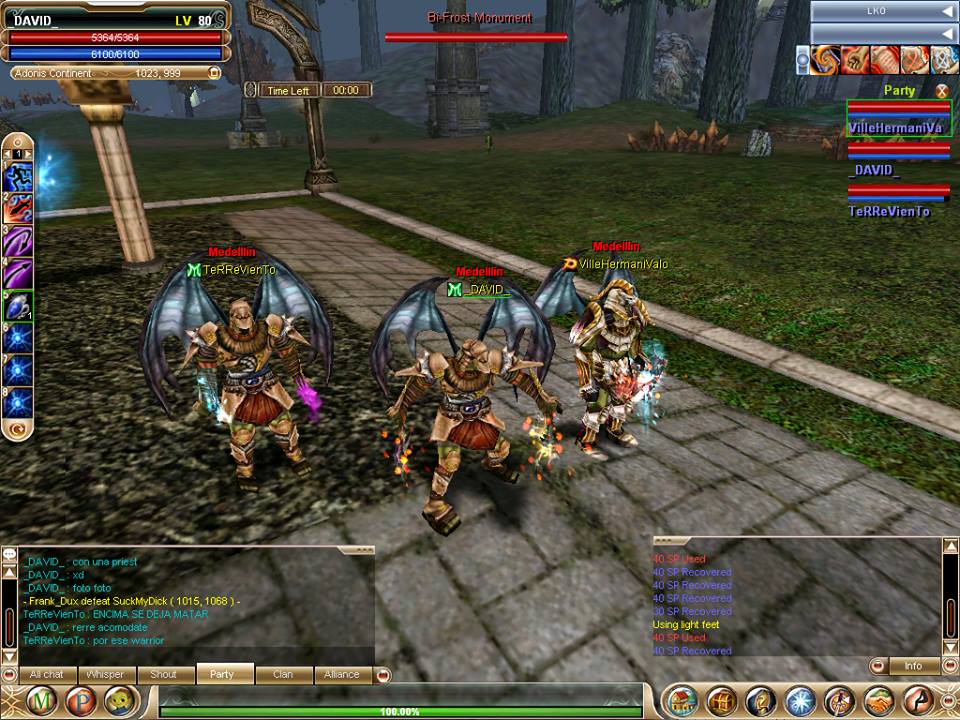Click the round red P button
The image size is (960, 720).
(x=80, y=700)
